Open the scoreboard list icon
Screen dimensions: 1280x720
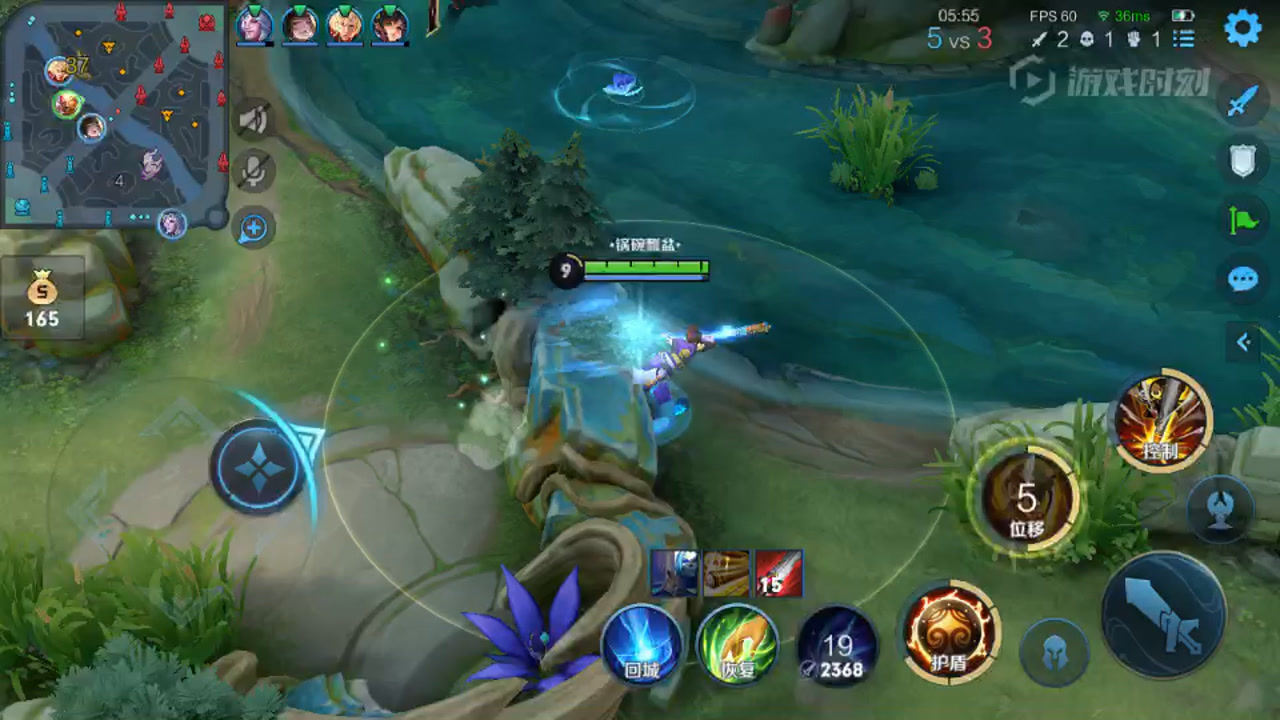point(1184,40)
